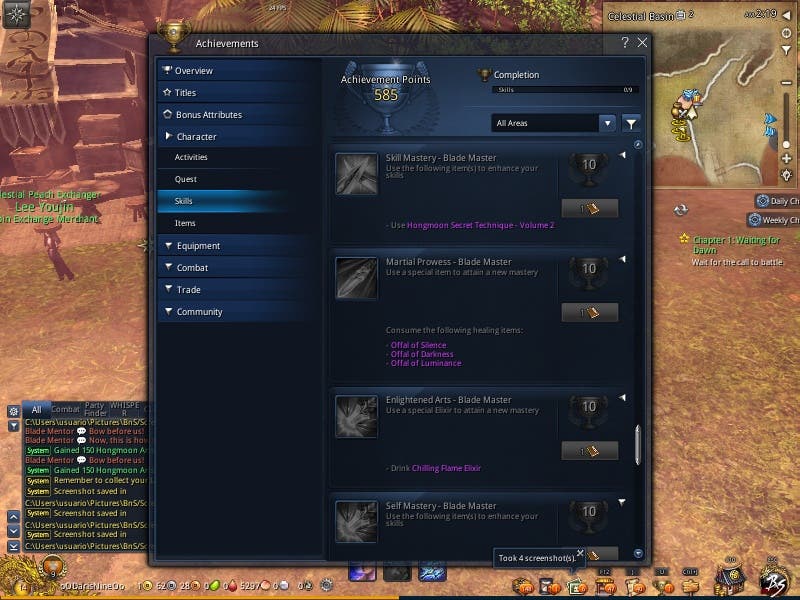Image resolution: width=800 pixels, height=600 pixels.
Task: Show Quest achievements
Action: (186, 180)
